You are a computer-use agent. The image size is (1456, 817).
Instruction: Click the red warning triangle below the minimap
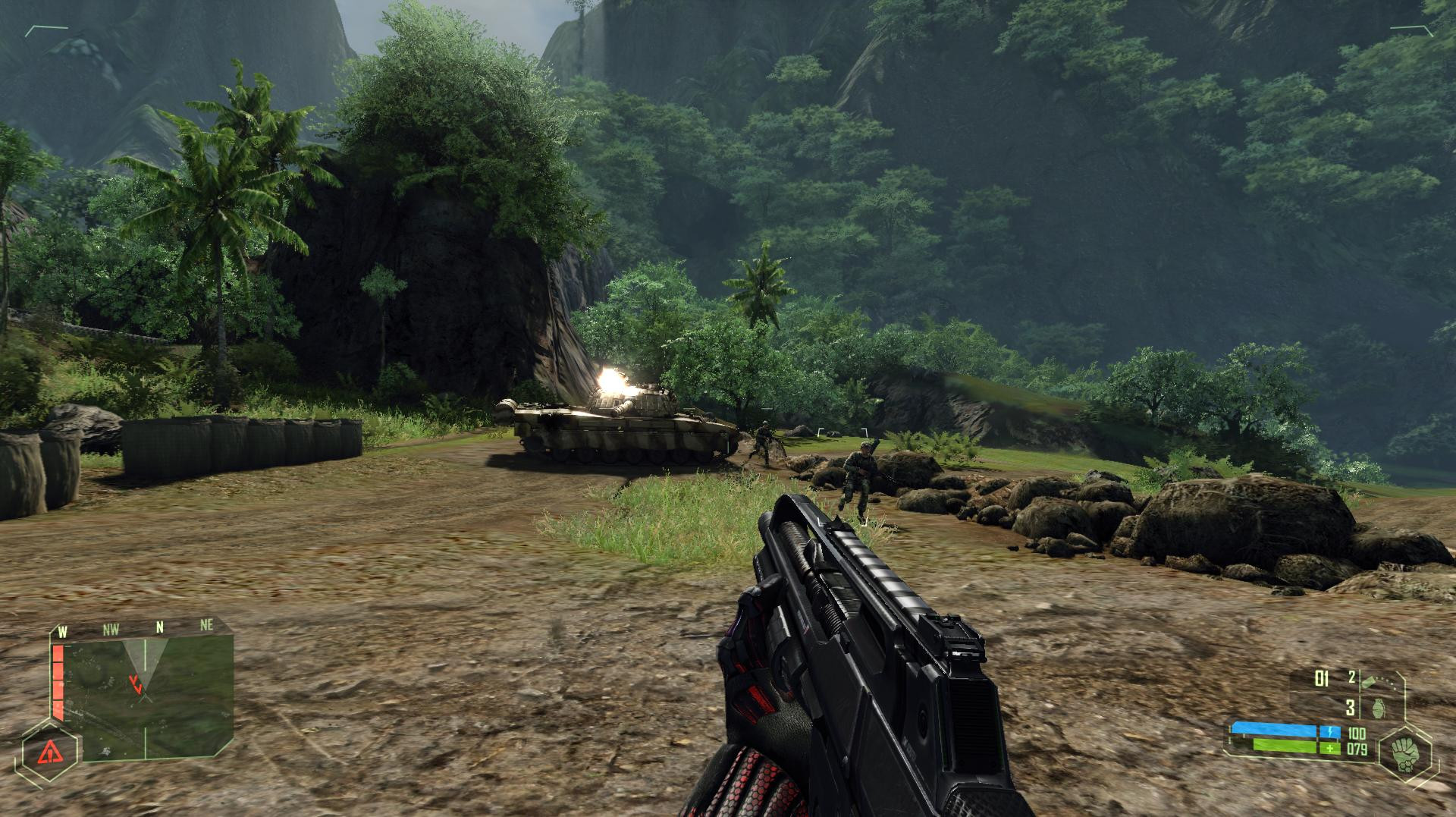point(50,753)
